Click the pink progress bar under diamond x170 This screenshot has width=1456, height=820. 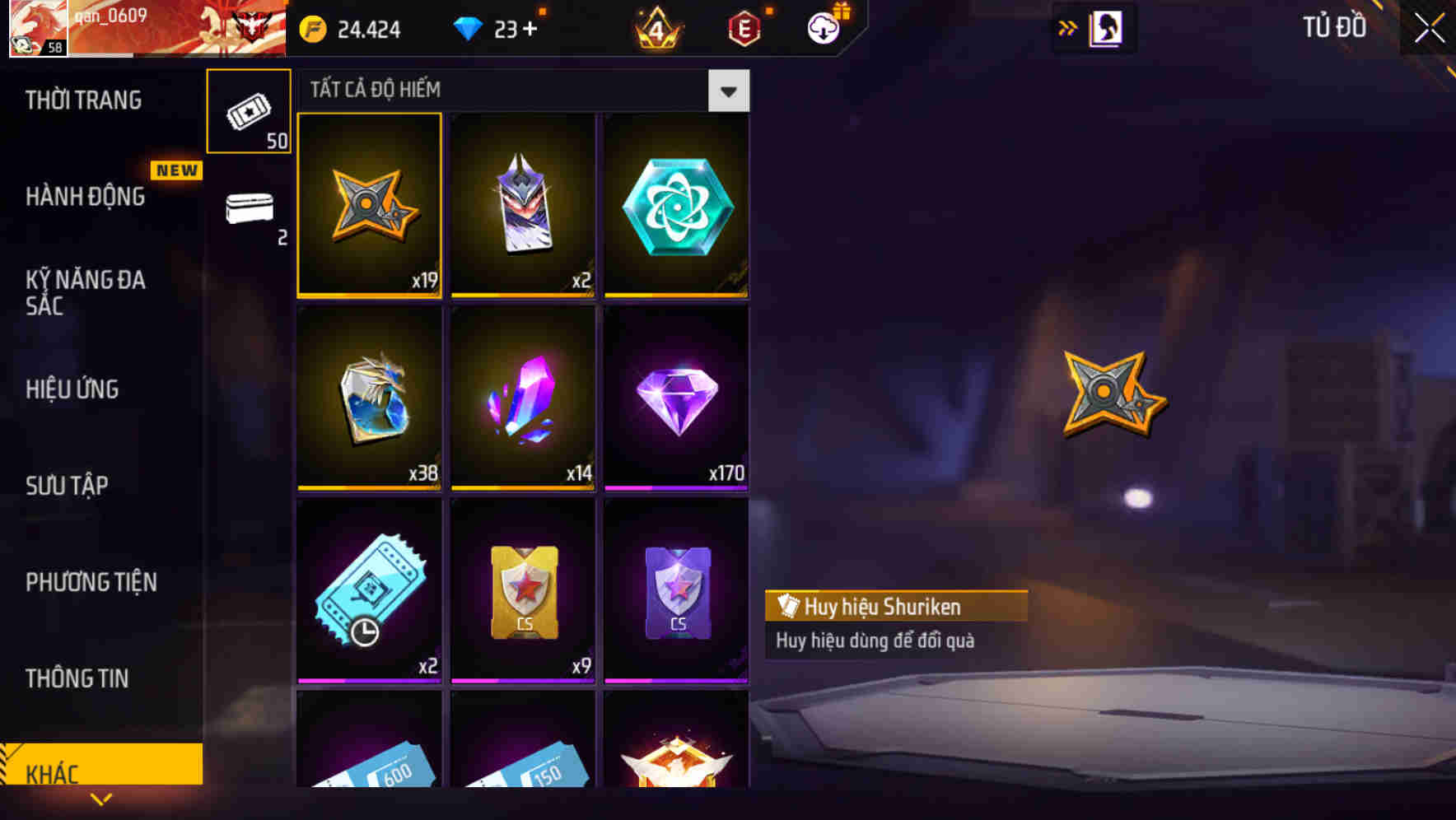click(x=675, y=488)
